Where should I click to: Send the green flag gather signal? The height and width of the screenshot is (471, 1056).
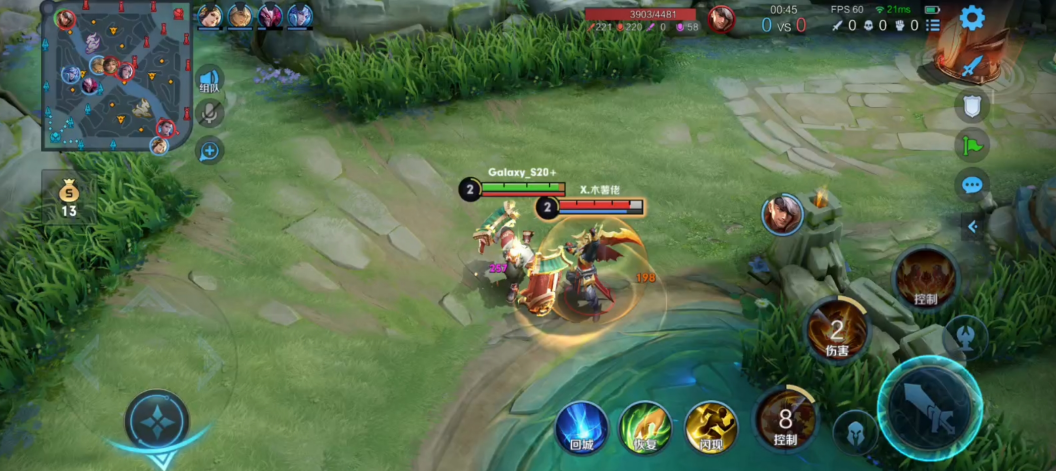coord(972,145)
